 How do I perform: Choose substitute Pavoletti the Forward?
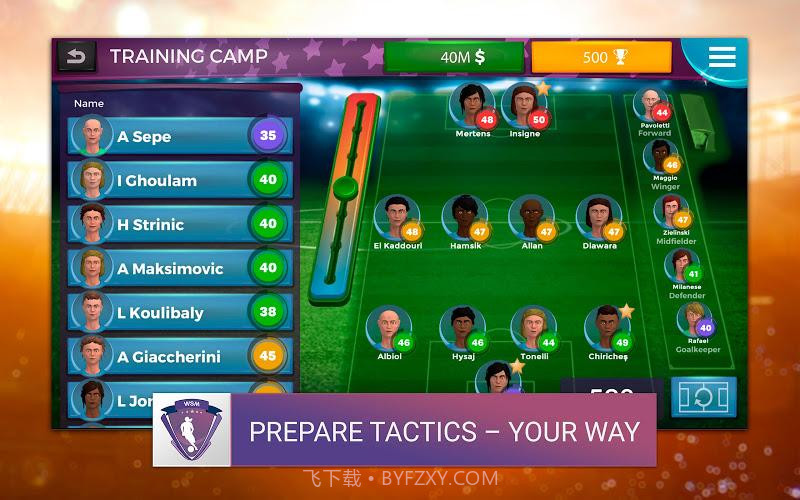point(652,108)
